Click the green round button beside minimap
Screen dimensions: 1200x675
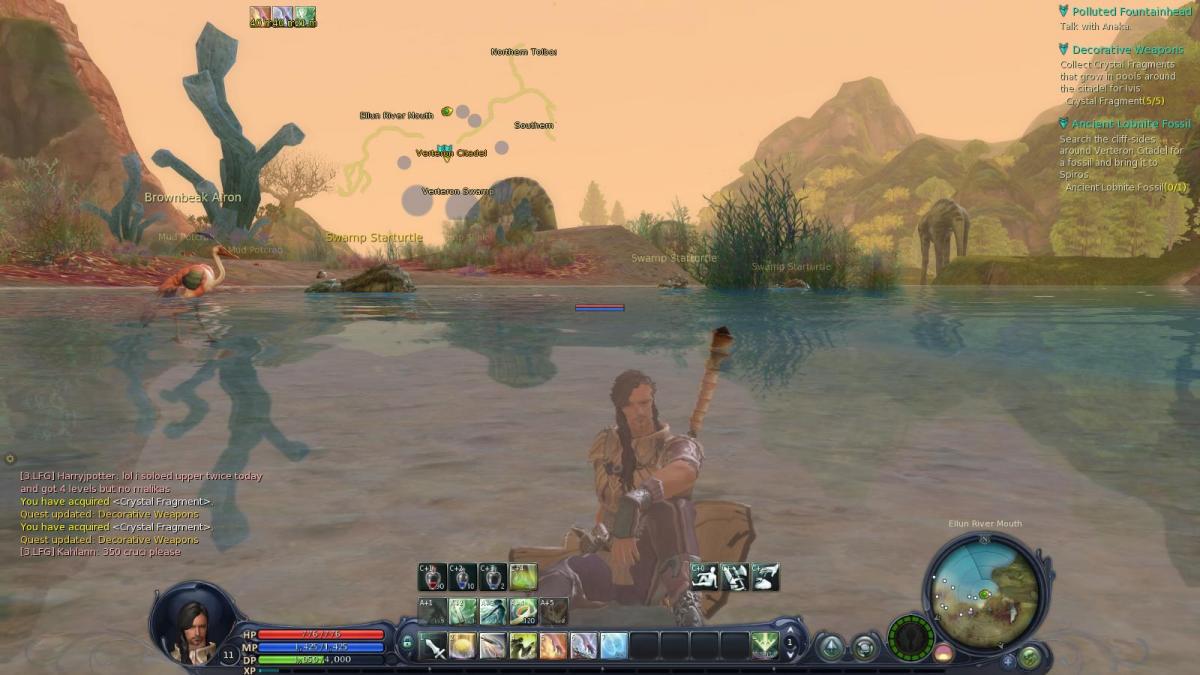[x=1029, y=657]
